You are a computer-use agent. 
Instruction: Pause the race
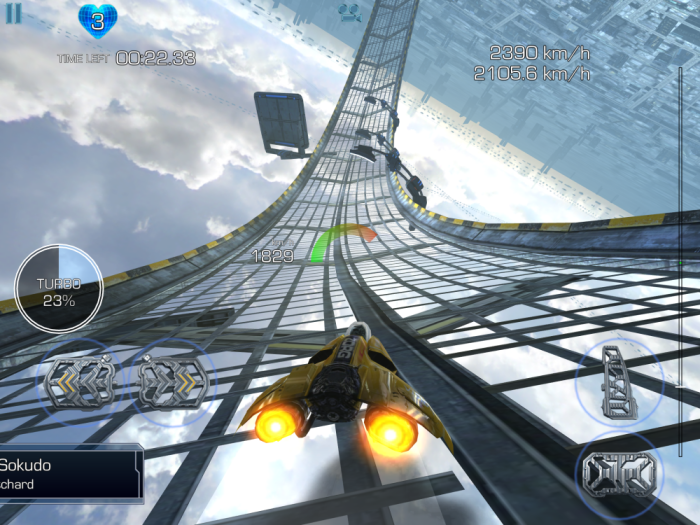tap(14, 13)
